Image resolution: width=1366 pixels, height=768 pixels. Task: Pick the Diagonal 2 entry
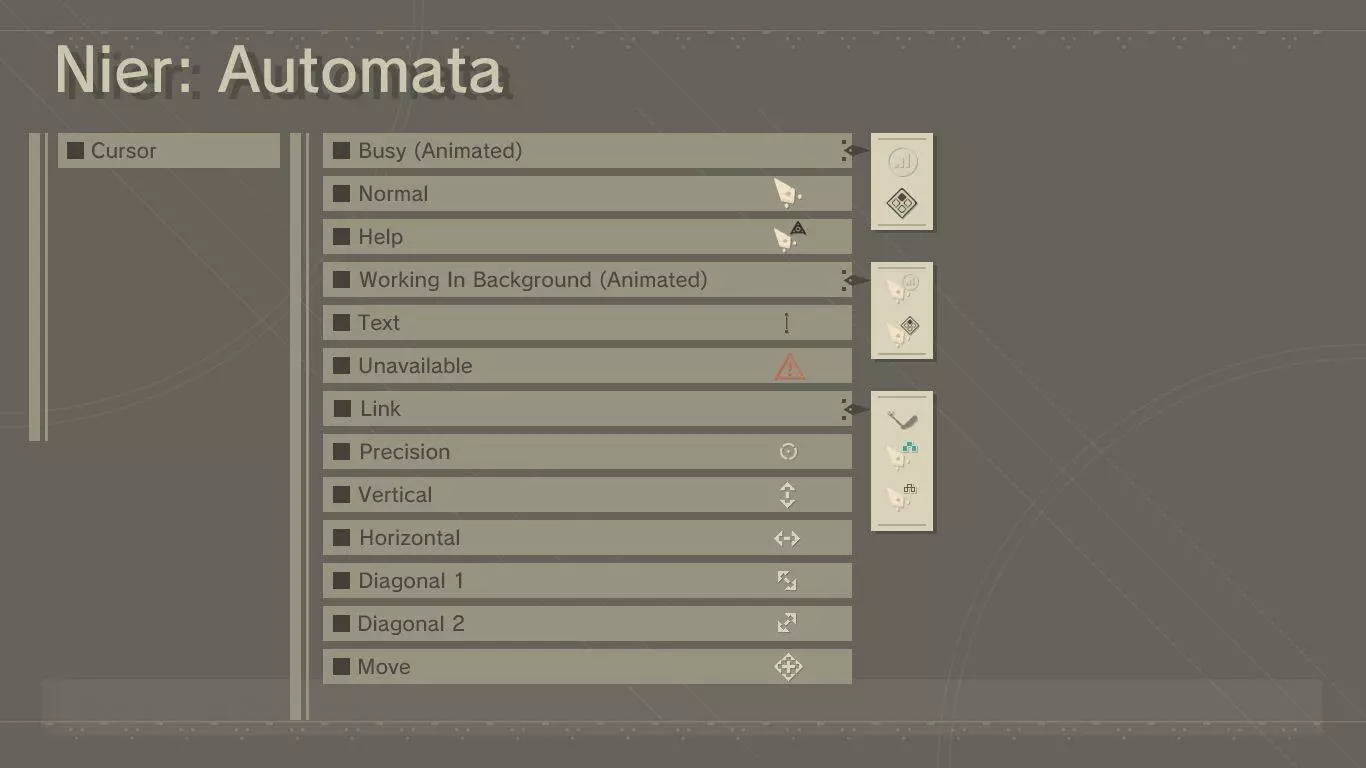[586, 624]
